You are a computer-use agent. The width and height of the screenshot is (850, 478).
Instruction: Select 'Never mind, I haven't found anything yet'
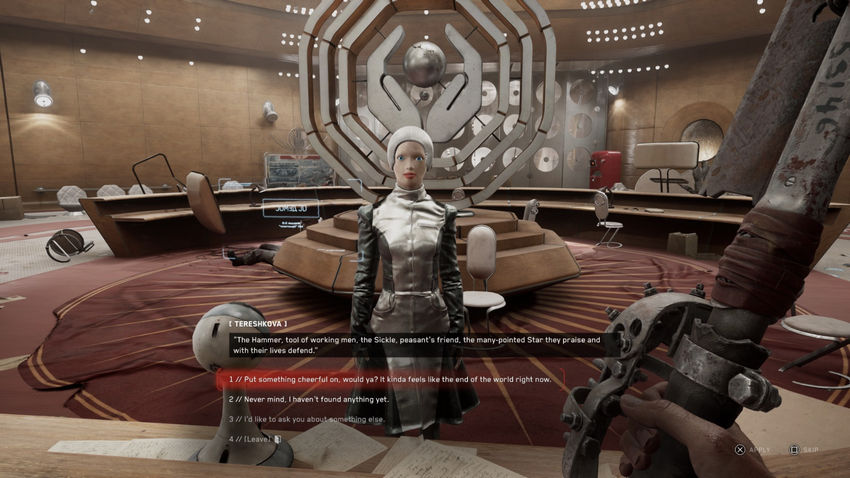click(x=308, y=399)
